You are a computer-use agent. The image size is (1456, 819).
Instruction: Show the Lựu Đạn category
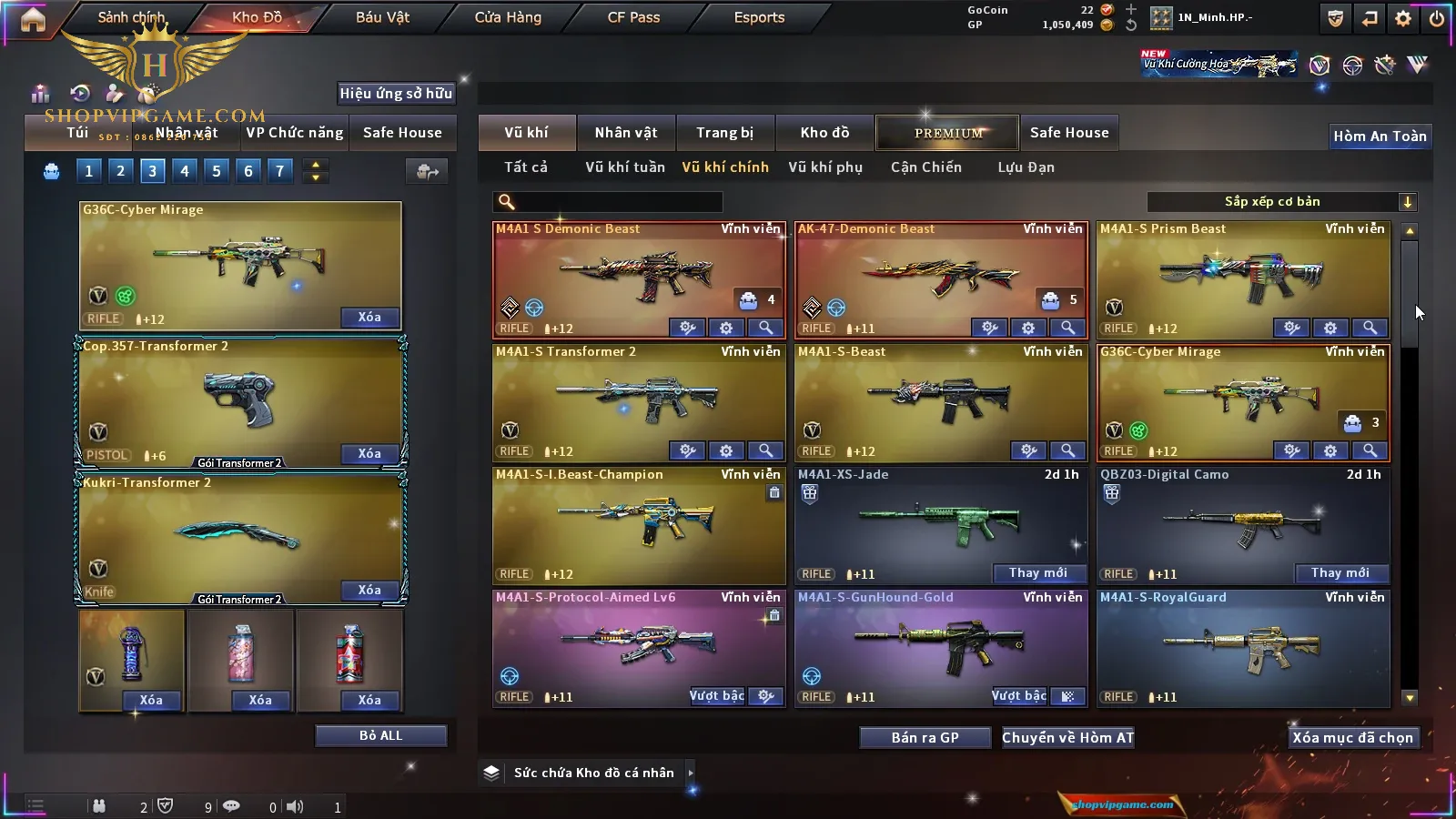[x=1026, y=167]
